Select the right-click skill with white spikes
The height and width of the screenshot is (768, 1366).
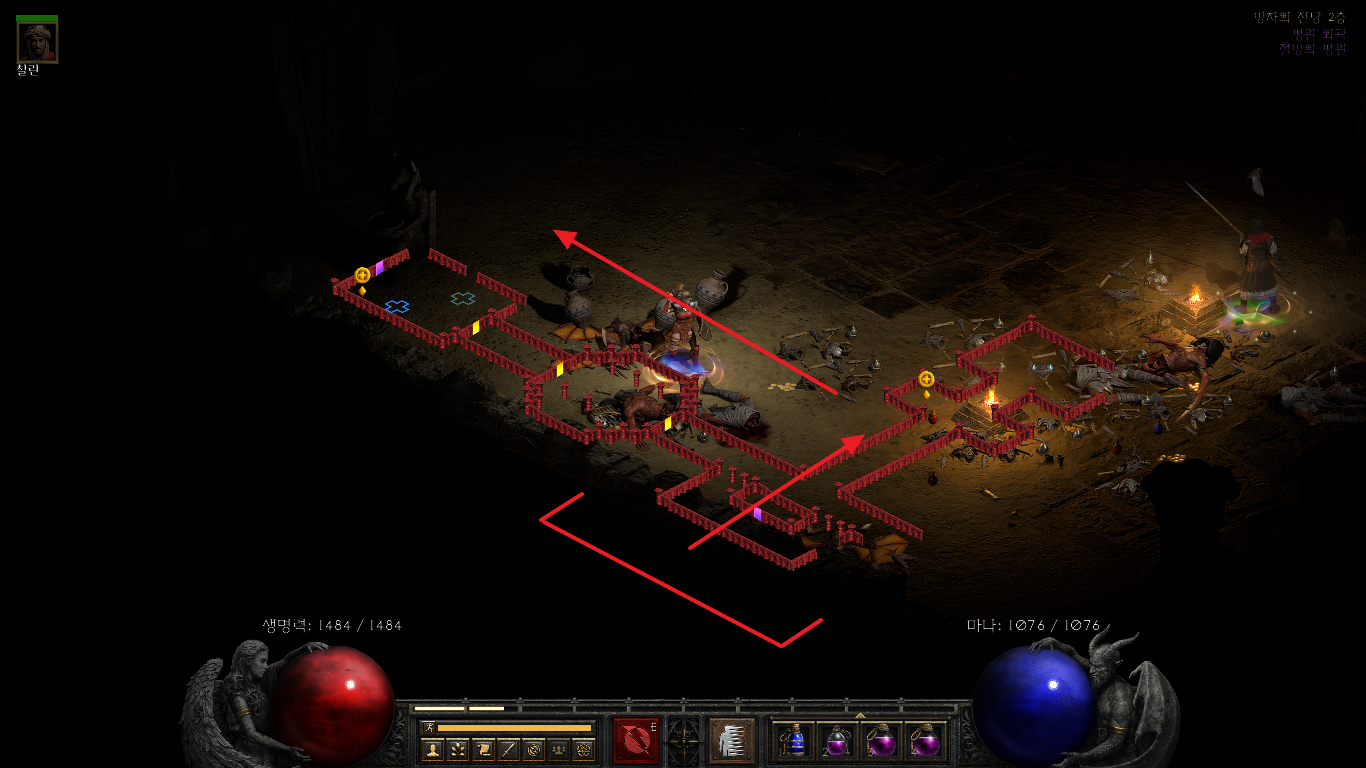tap(731, 741)
